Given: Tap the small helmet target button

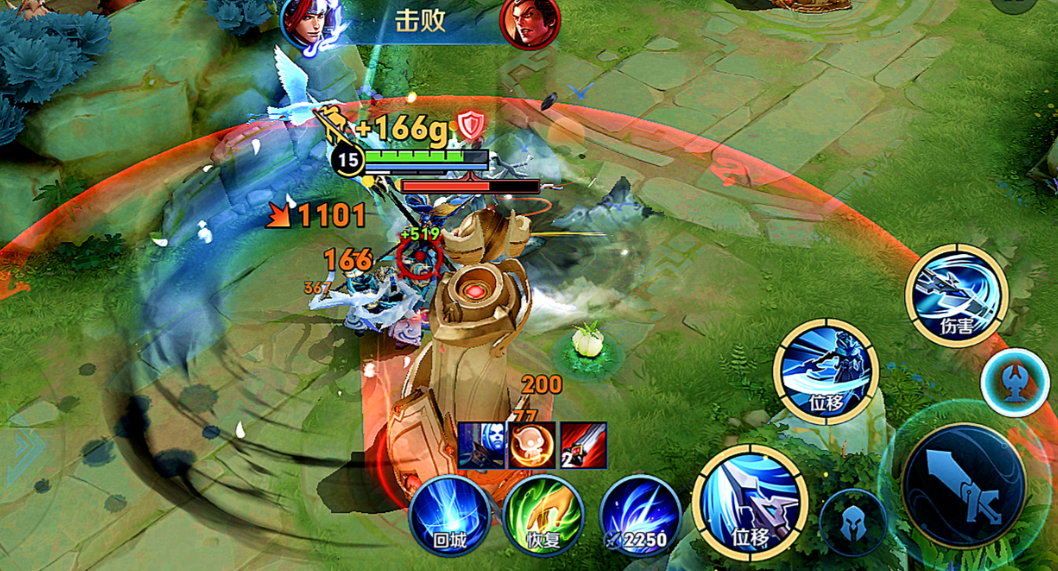Looking at the screenshot, I should [x=853, y=523].
